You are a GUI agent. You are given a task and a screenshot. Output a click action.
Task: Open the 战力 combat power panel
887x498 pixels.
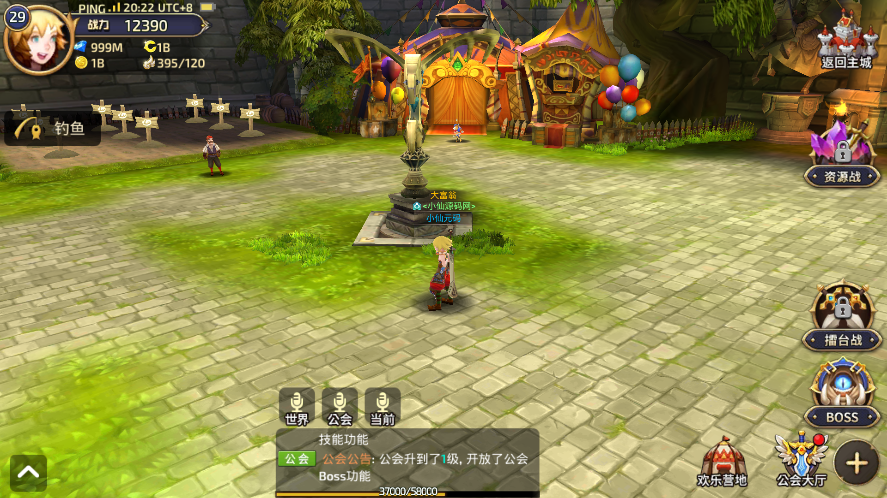[138, 25]
